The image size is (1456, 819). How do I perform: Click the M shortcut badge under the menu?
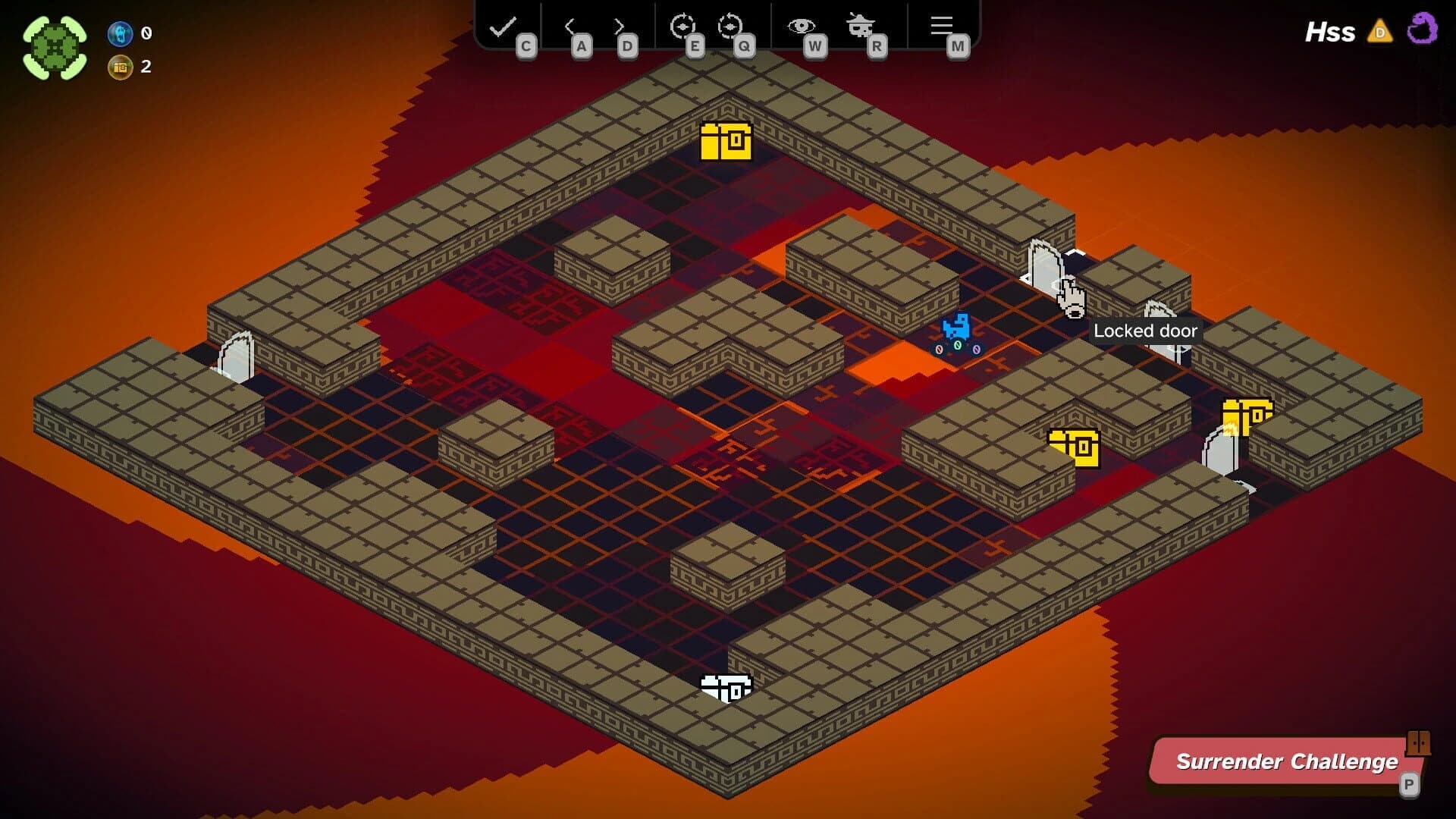[x=957, y=45]
